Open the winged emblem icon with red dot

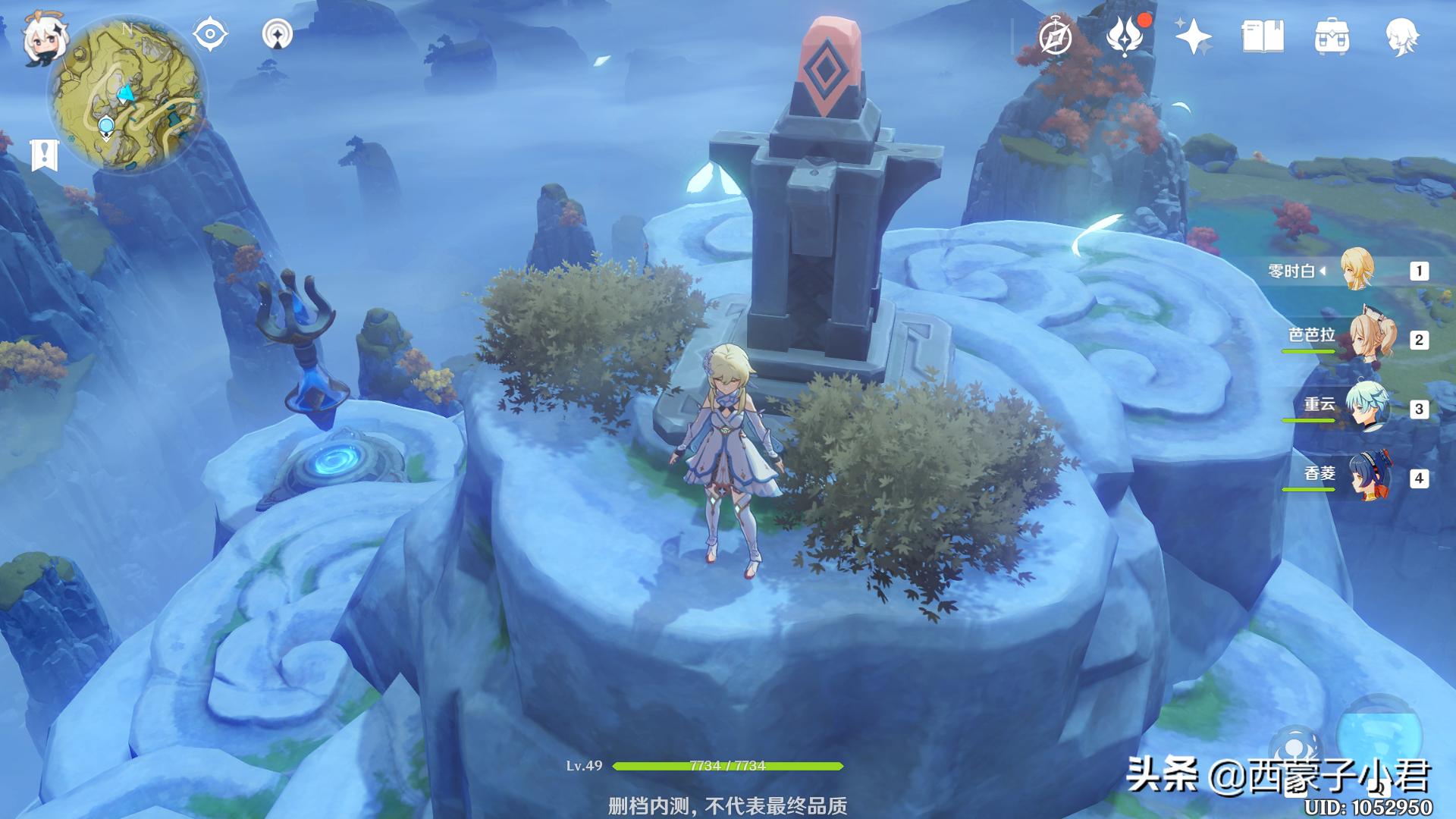tap(1125, 36)
